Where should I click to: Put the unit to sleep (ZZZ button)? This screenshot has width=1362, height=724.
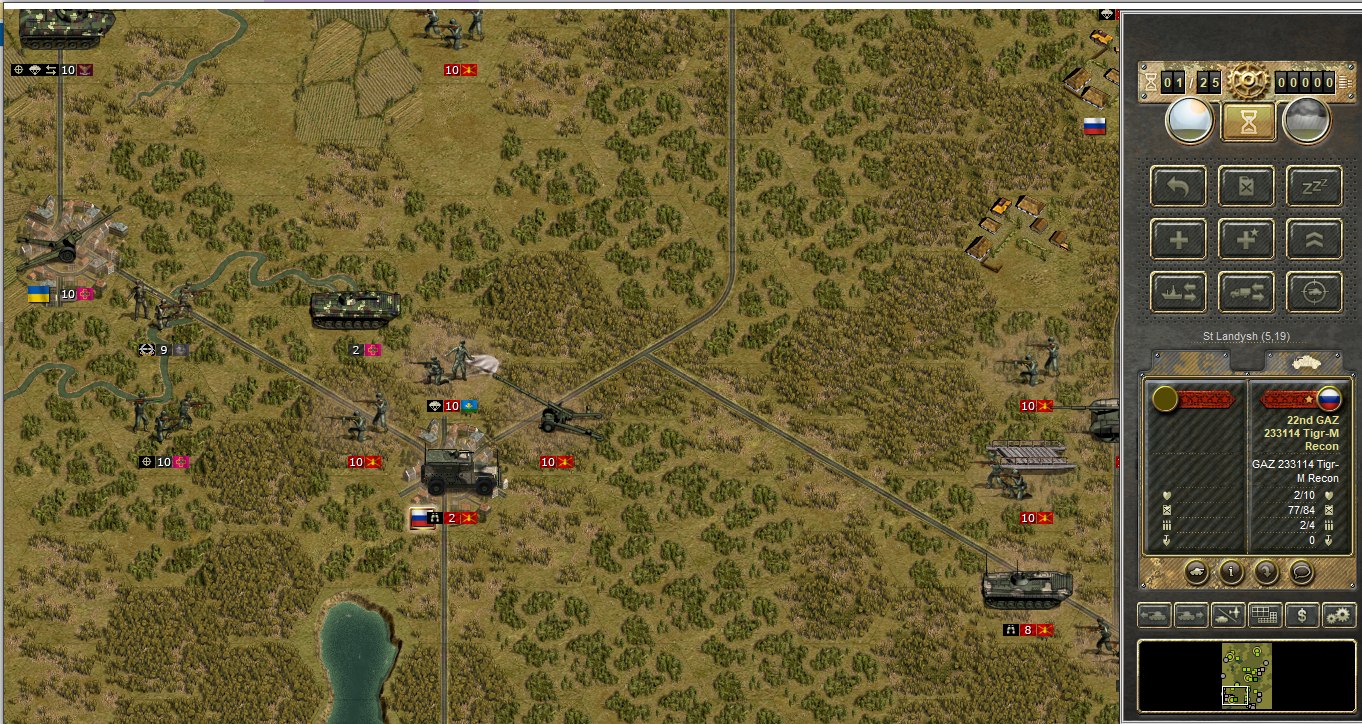point(1313,186)
